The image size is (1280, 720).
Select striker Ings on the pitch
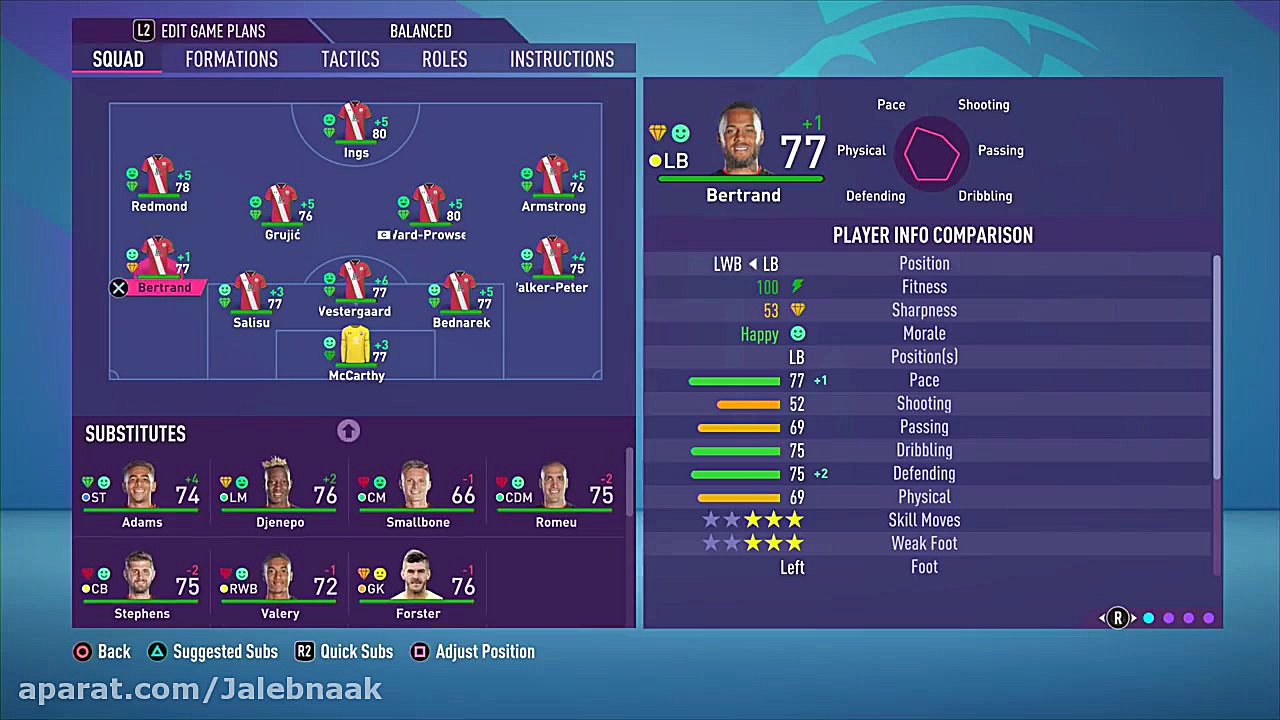click(355, 124)
